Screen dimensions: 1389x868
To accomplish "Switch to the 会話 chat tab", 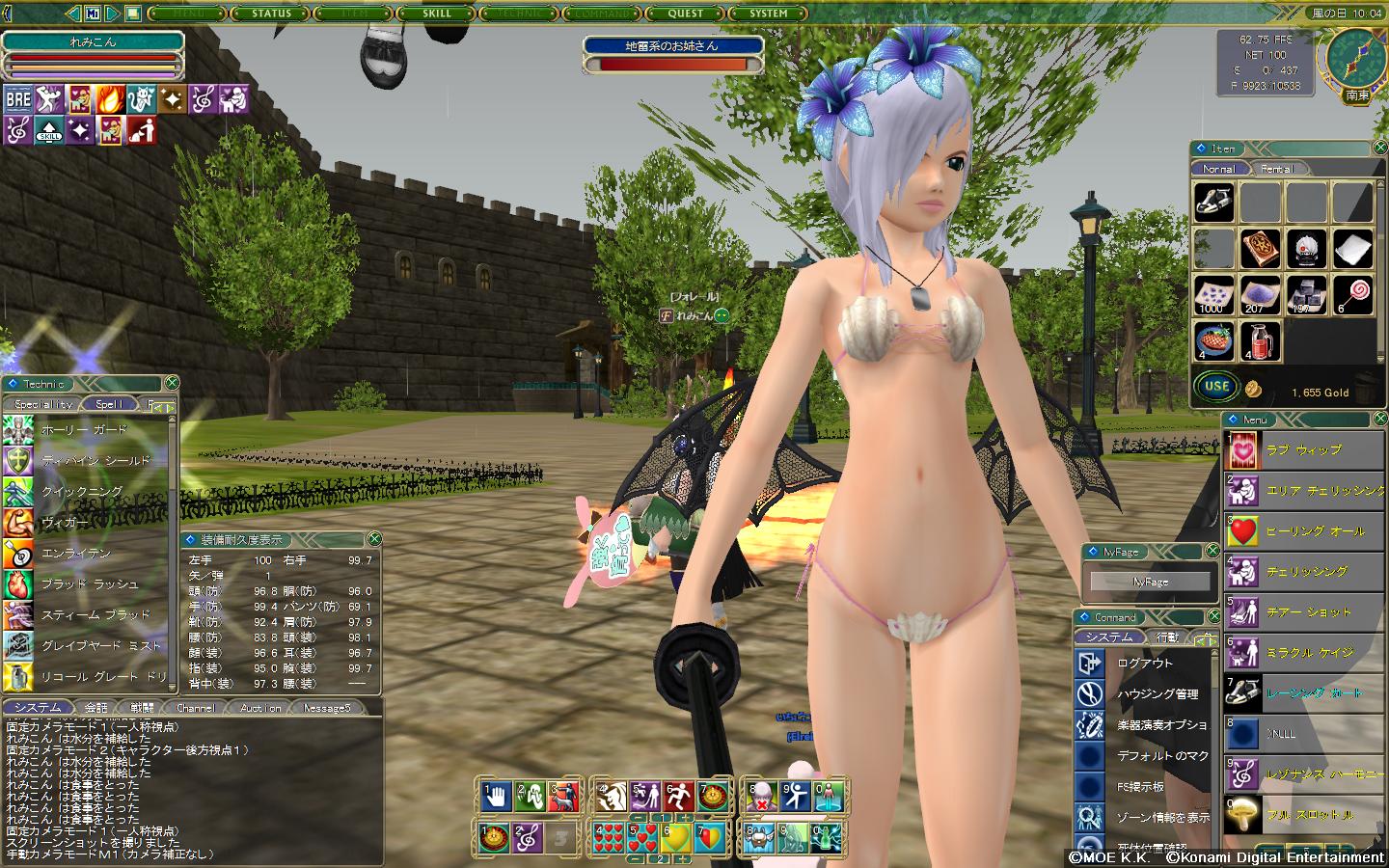I will click(96, 708).
